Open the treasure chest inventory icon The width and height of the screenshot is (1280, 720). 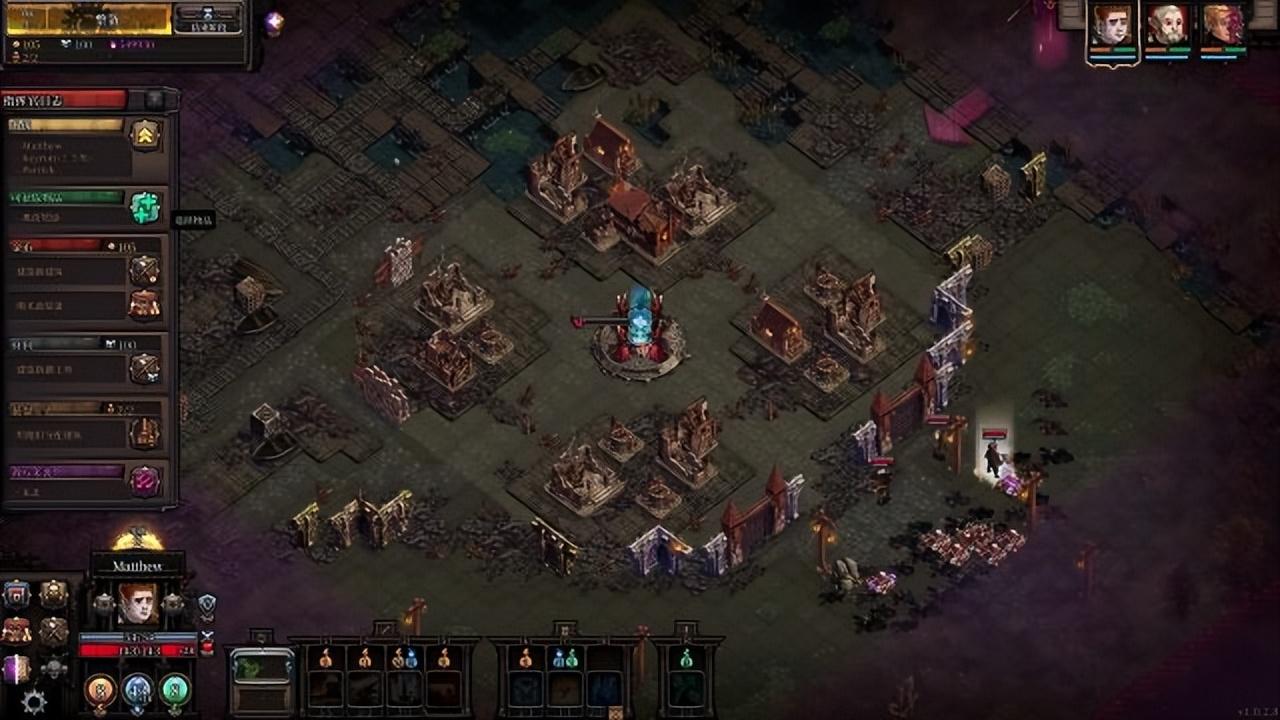tap(16, 631)
